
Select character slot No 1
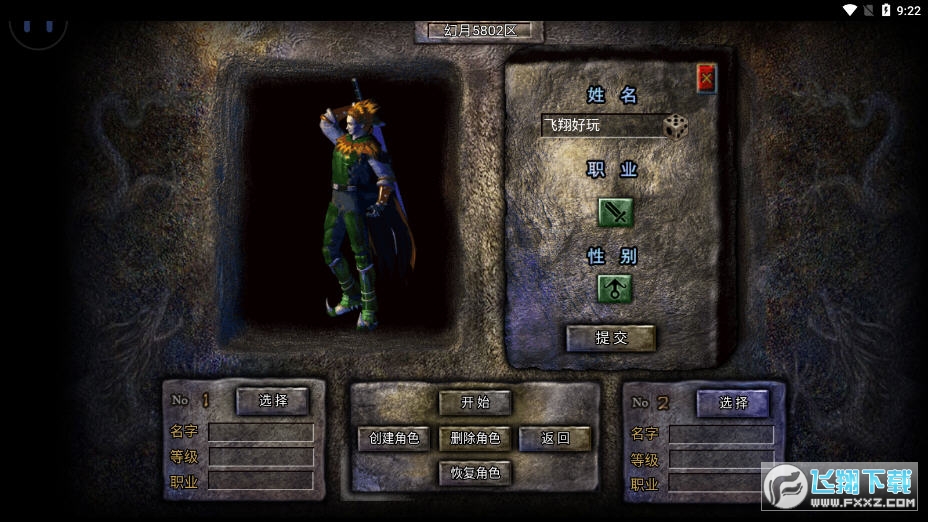click(272, 401)
